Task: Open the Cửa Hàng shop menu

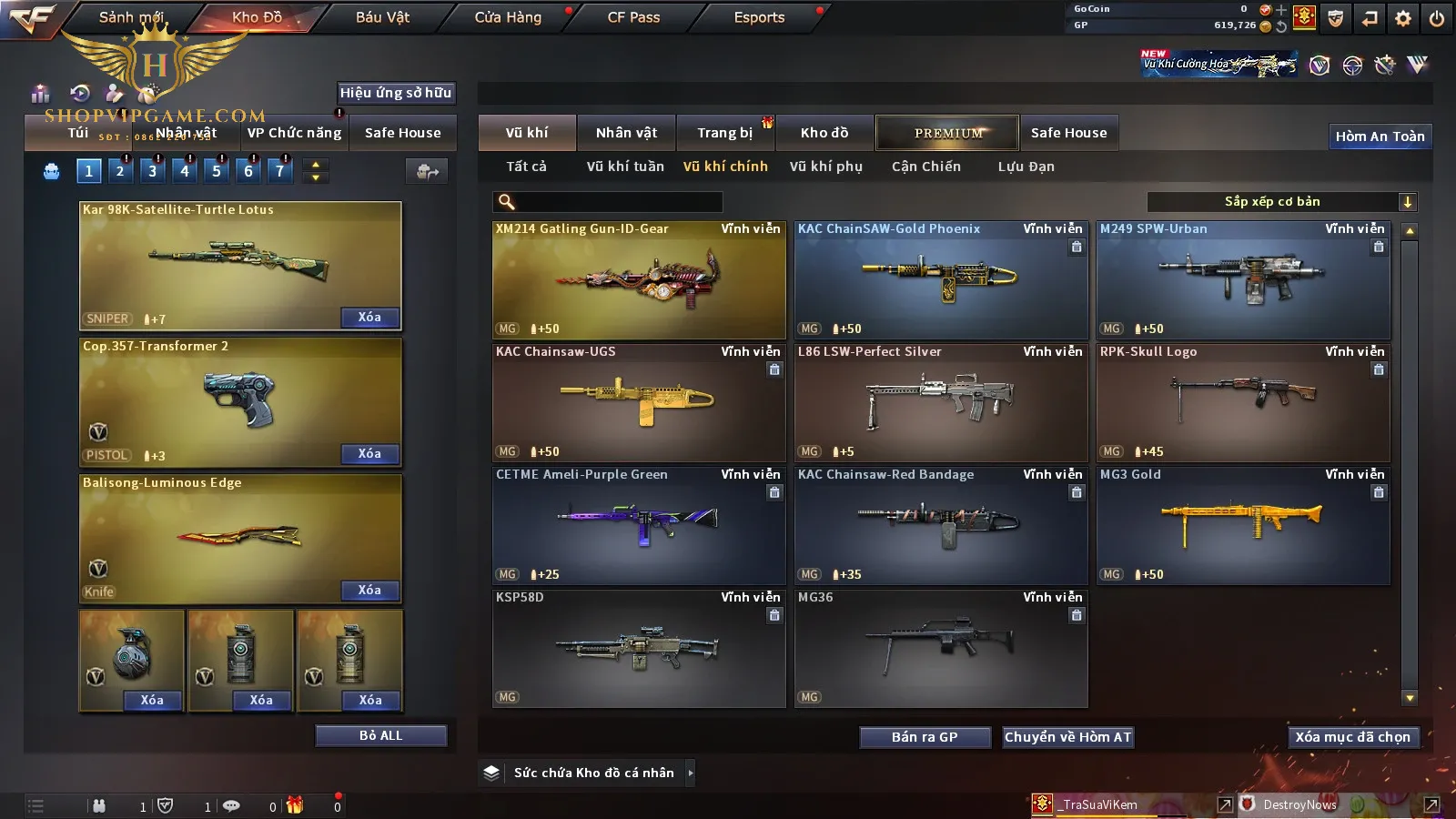Action: coord(508,17)
